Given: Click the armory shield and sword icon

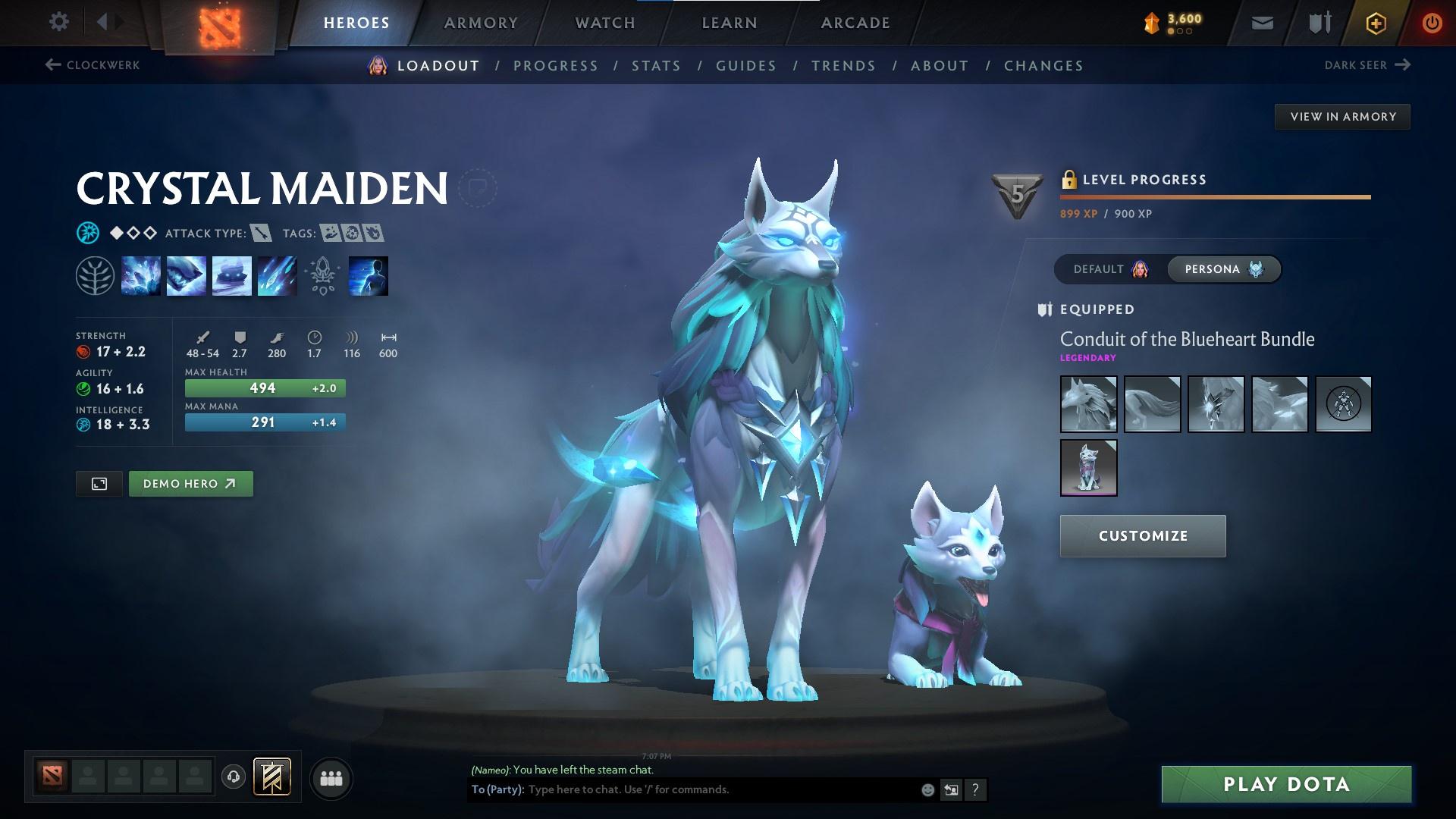Looking at the screenshot, I should (1319, 23).
